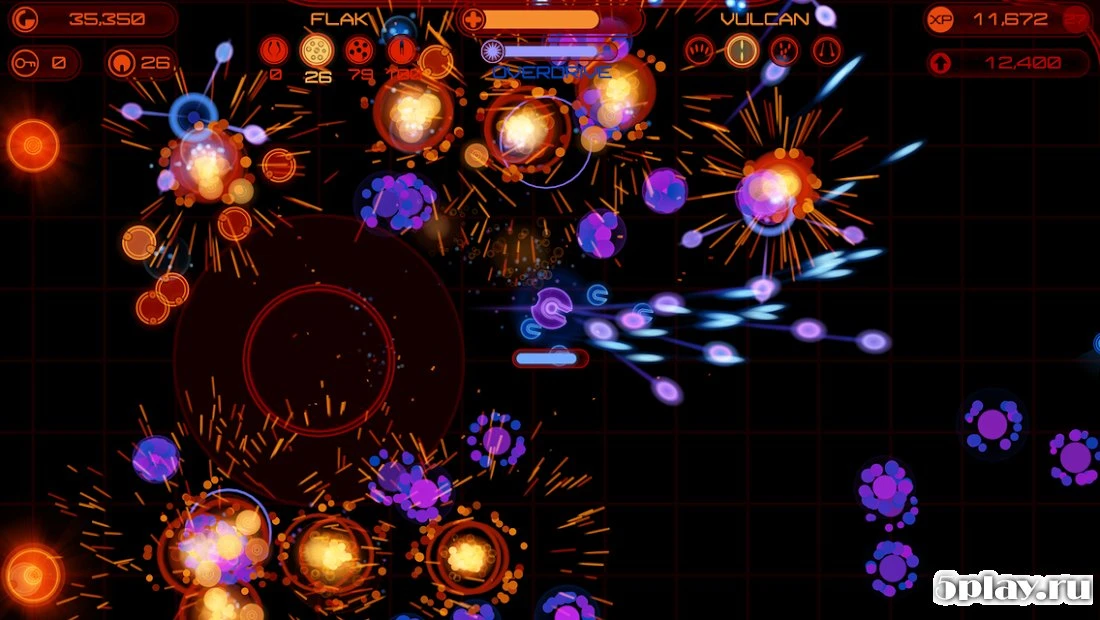Choose the missile weapon icon with 100 ammo

pos(402,50)
